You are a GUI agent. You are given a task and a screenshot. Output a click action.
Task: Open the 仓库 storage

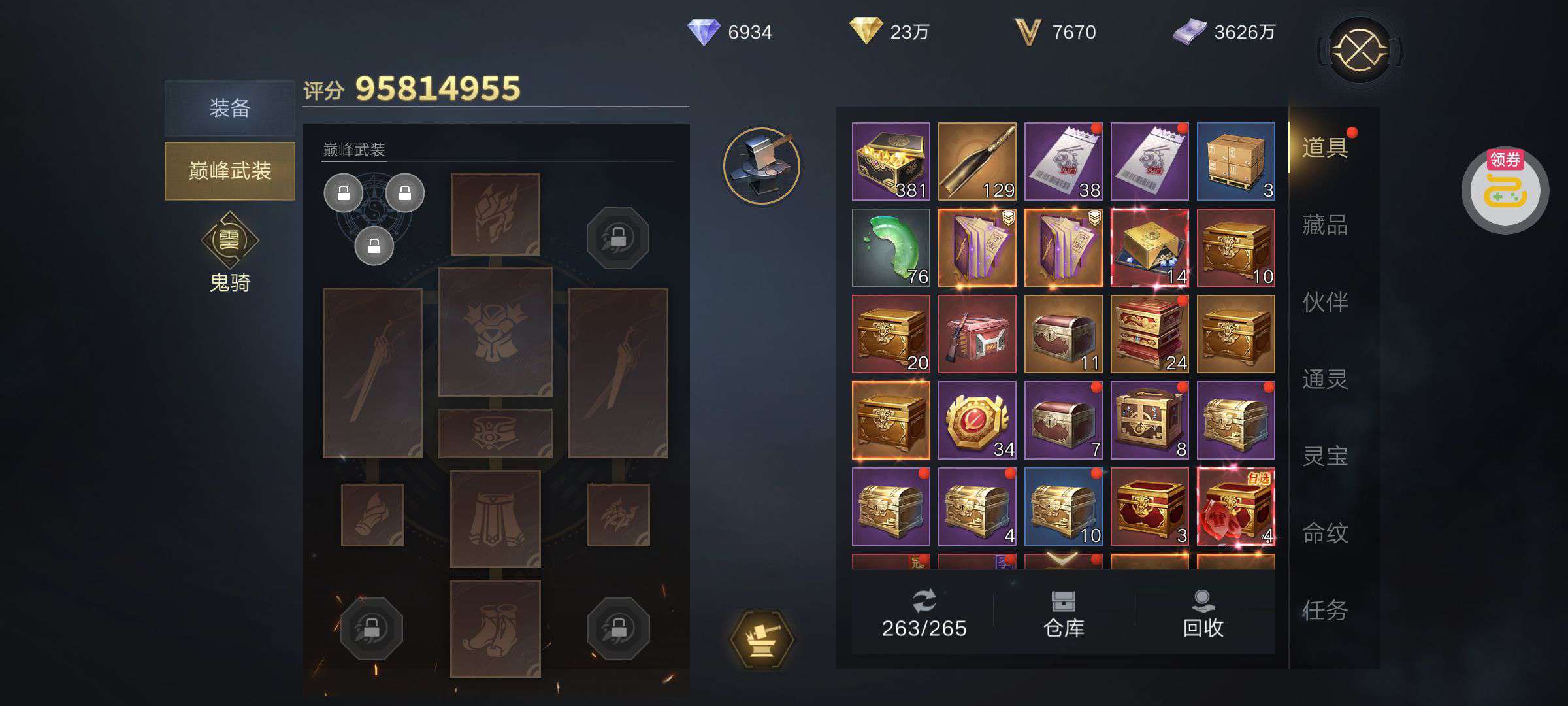pos(1064,614)
